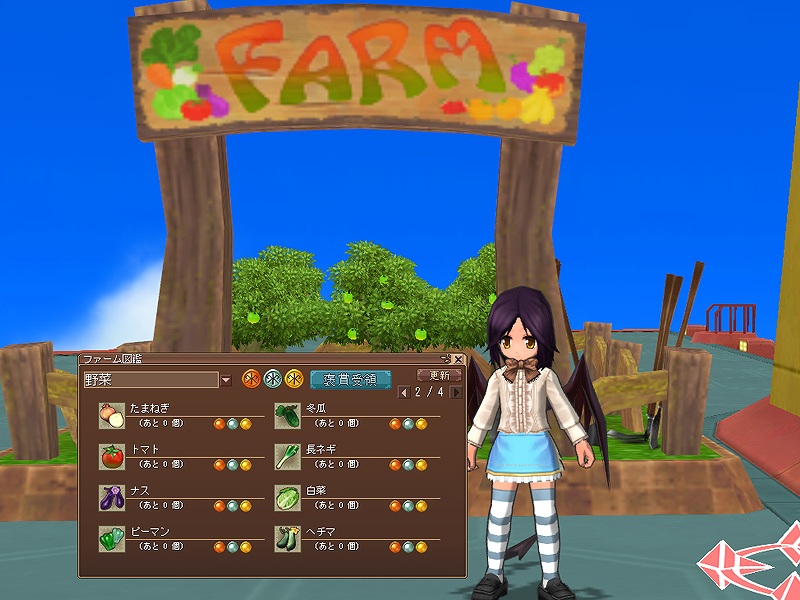The height and width of the screenshot is (600, 800).
Task: Click the bronze medal filter icon in header
Action: tap(251, 379)
